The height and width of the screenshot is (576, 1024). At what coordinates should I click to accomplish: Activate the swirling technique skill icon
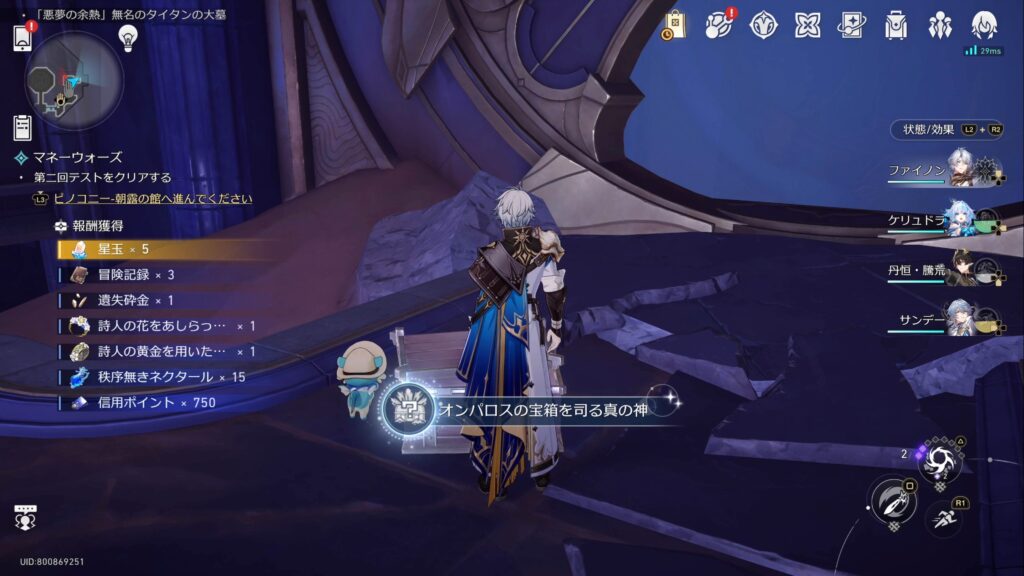pos(941,461)
